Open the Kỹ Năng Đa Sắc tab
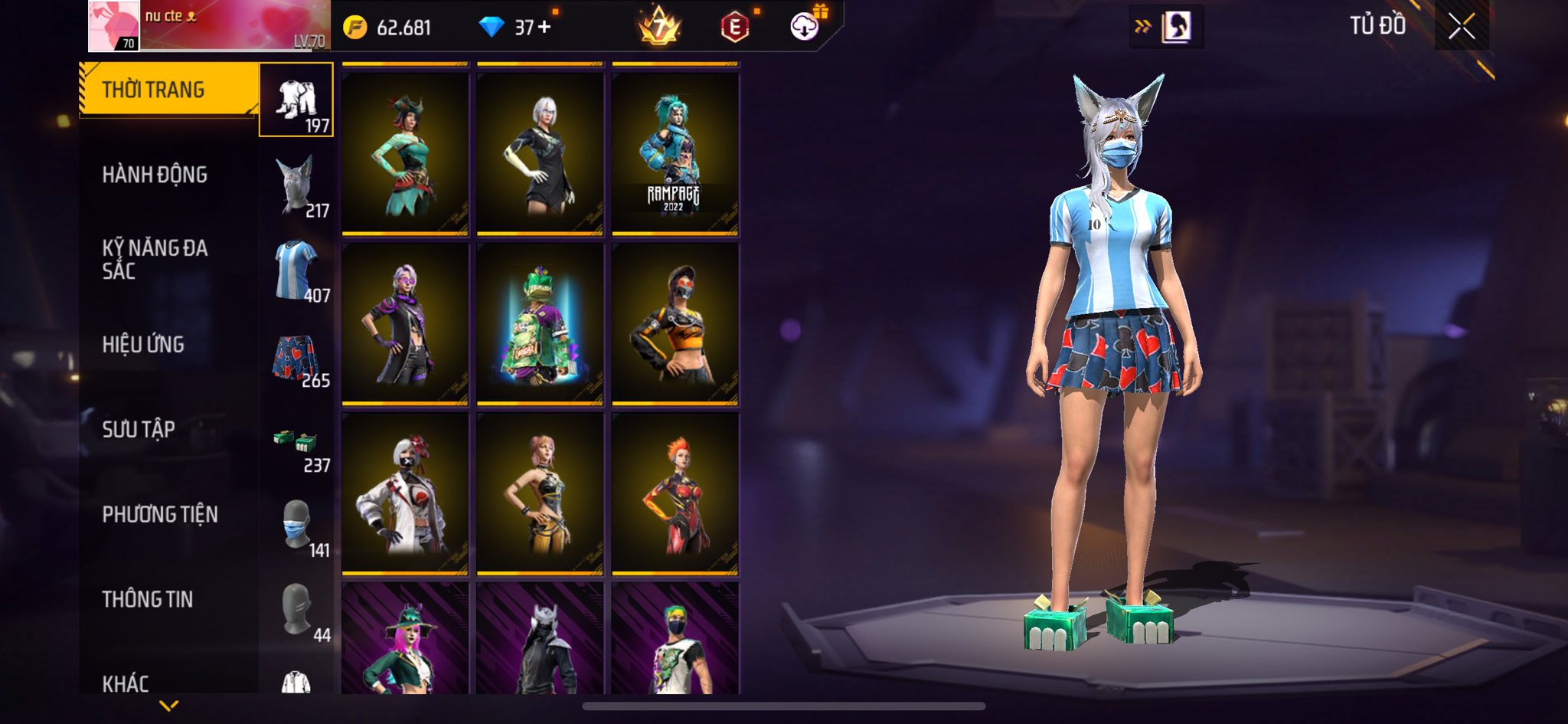Image resolution: width=1568 pixels, height=724 pixels. [155, 259]
